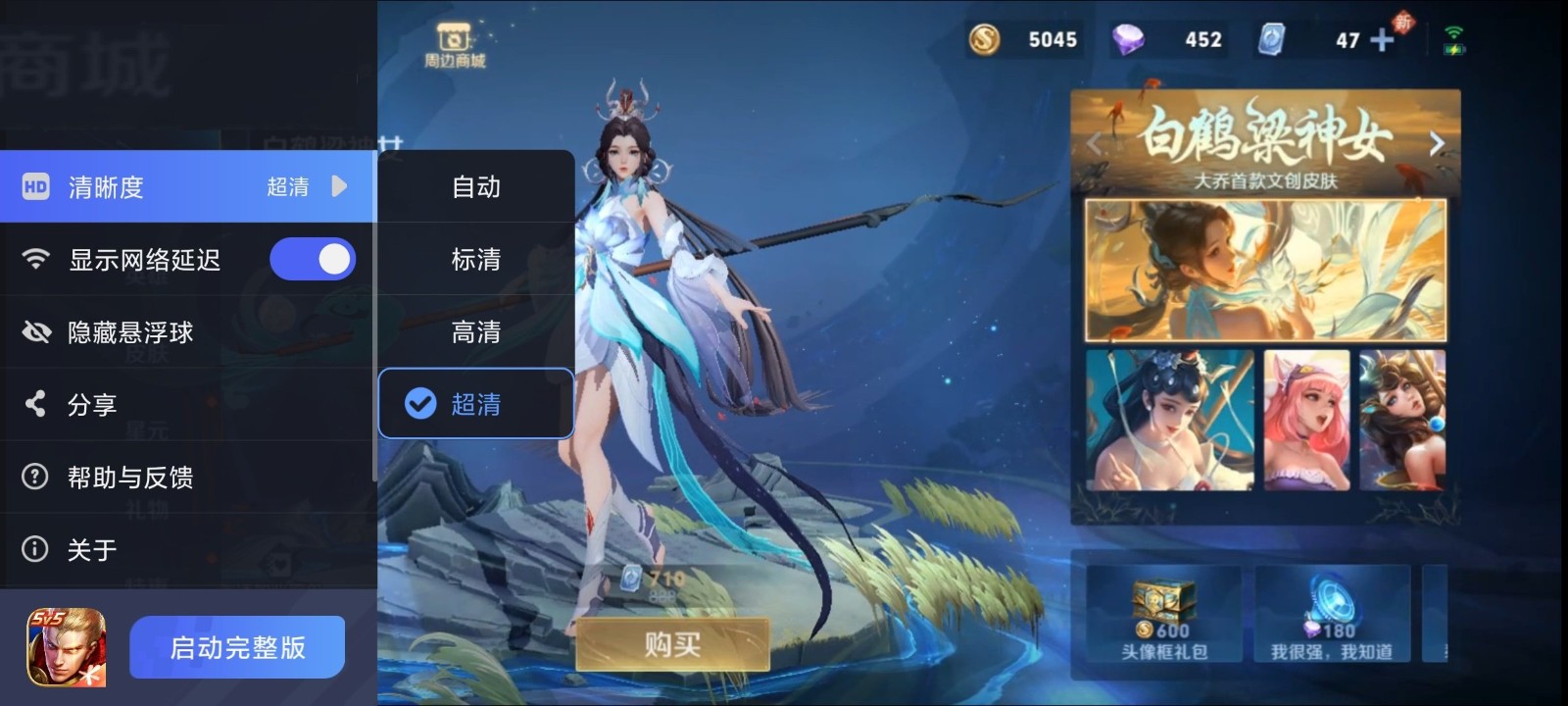Click the HD icon beside 清晰度

pos(33,186)
